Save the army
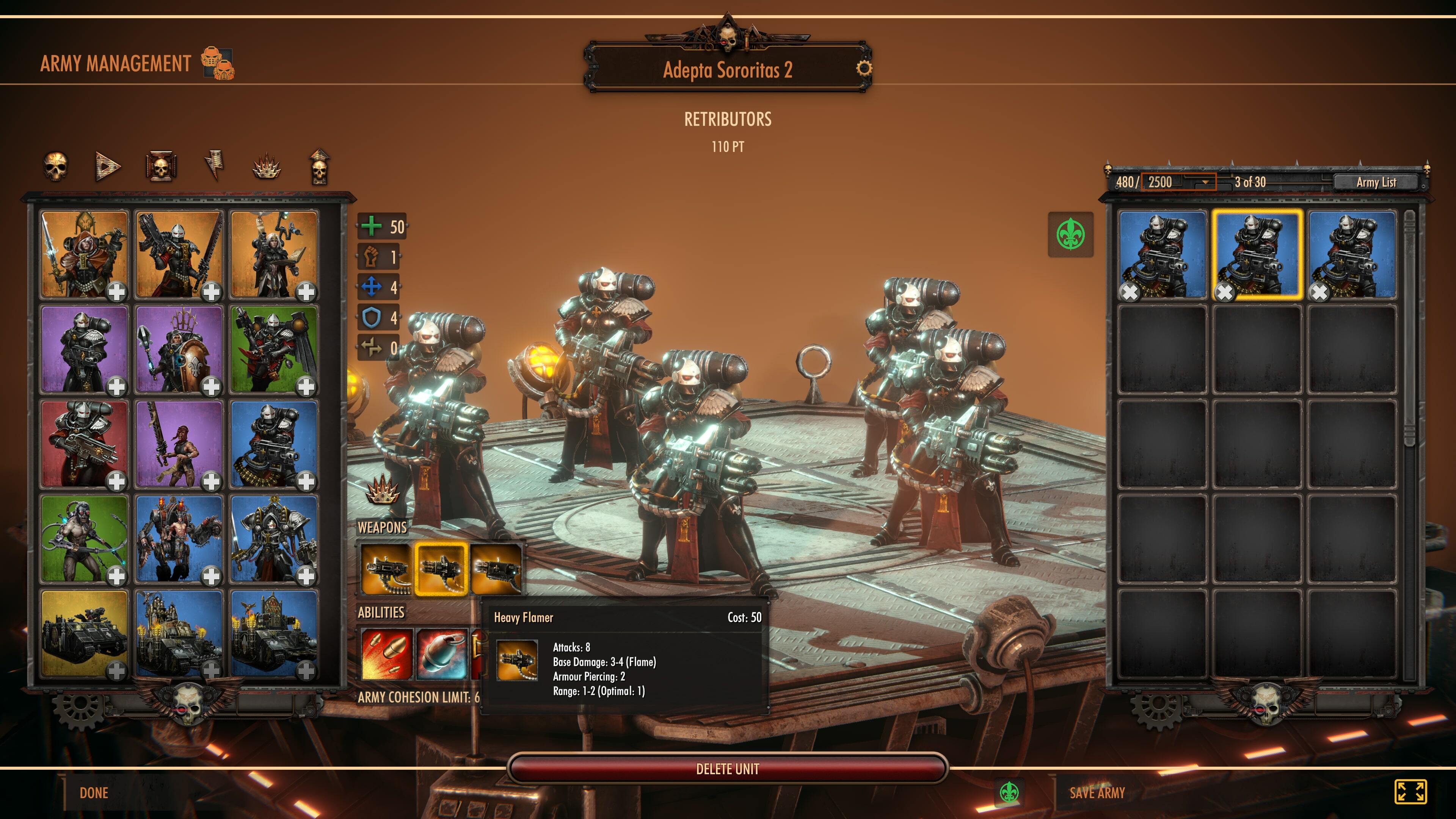This screenshot has height=819, width=1456. pyautogui.click(x=1097, y=793)
